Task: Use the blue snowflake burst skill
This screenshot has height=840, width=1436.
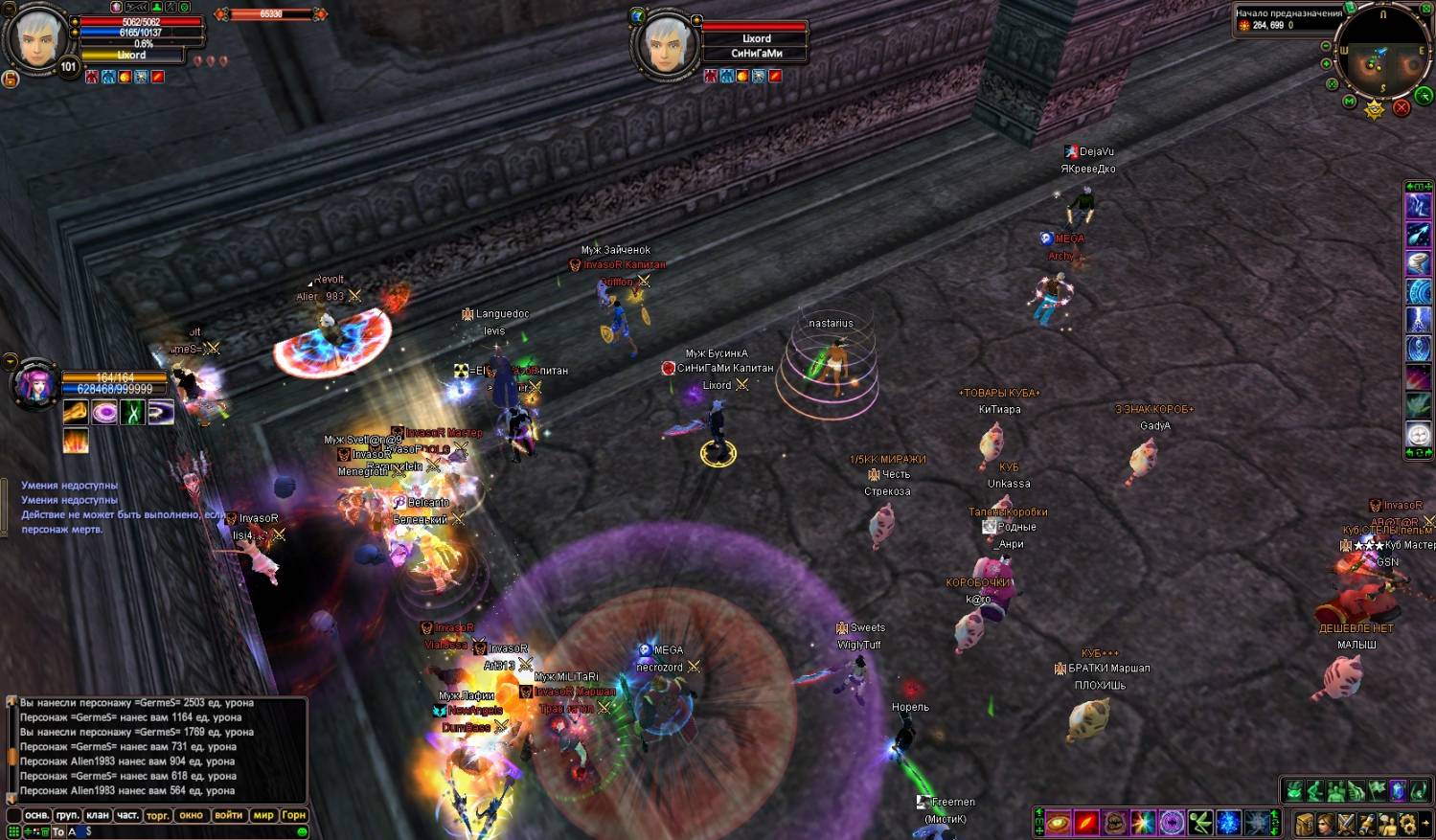Action: pyautogui.click(x=1228, y=822)
